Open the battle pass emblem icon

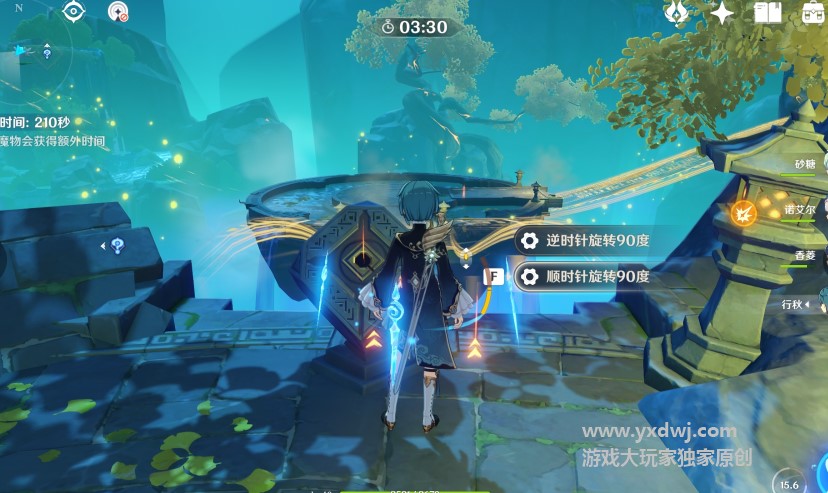click(x=677, y=12)
